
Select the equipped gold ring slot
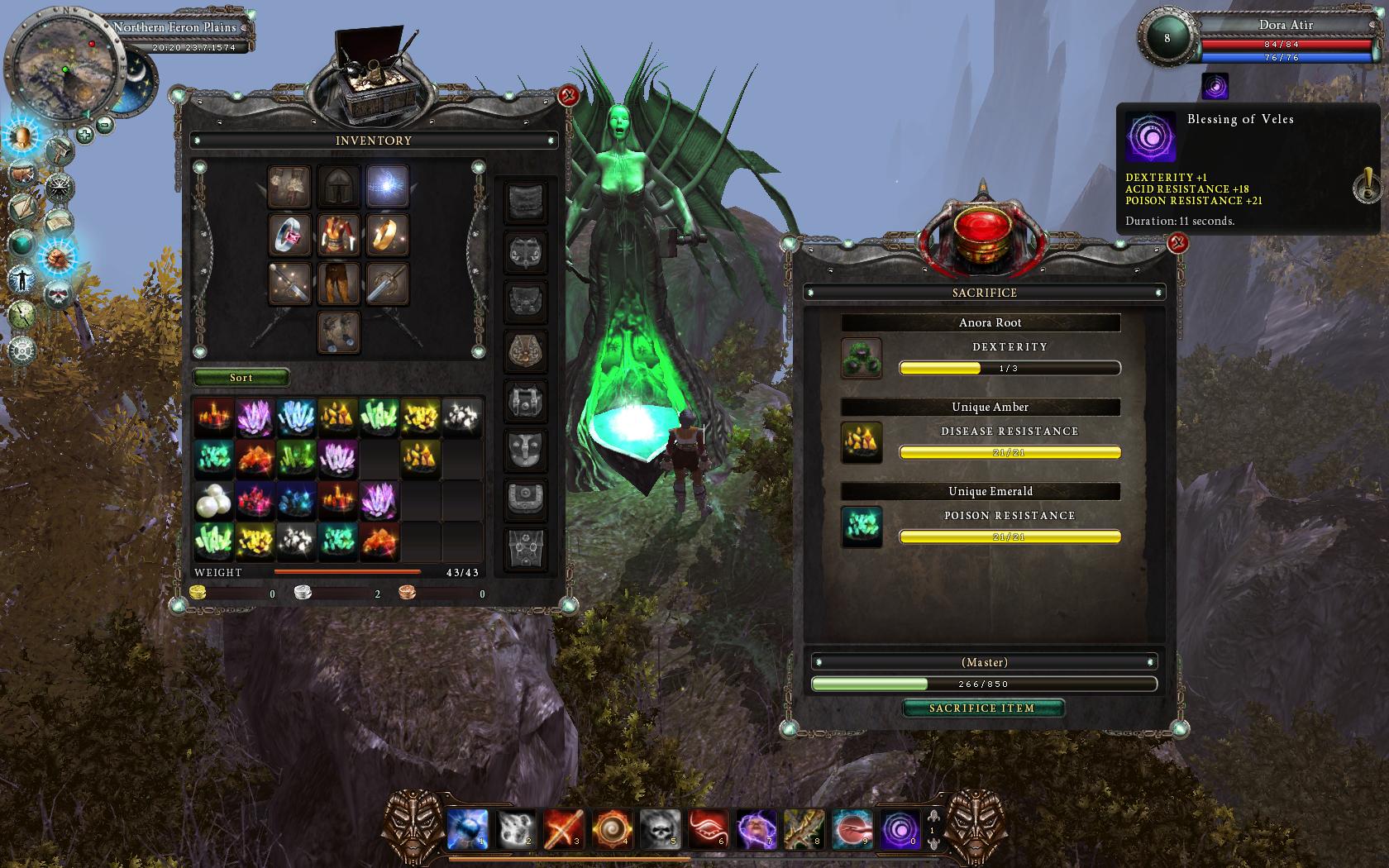click(387, 236)
